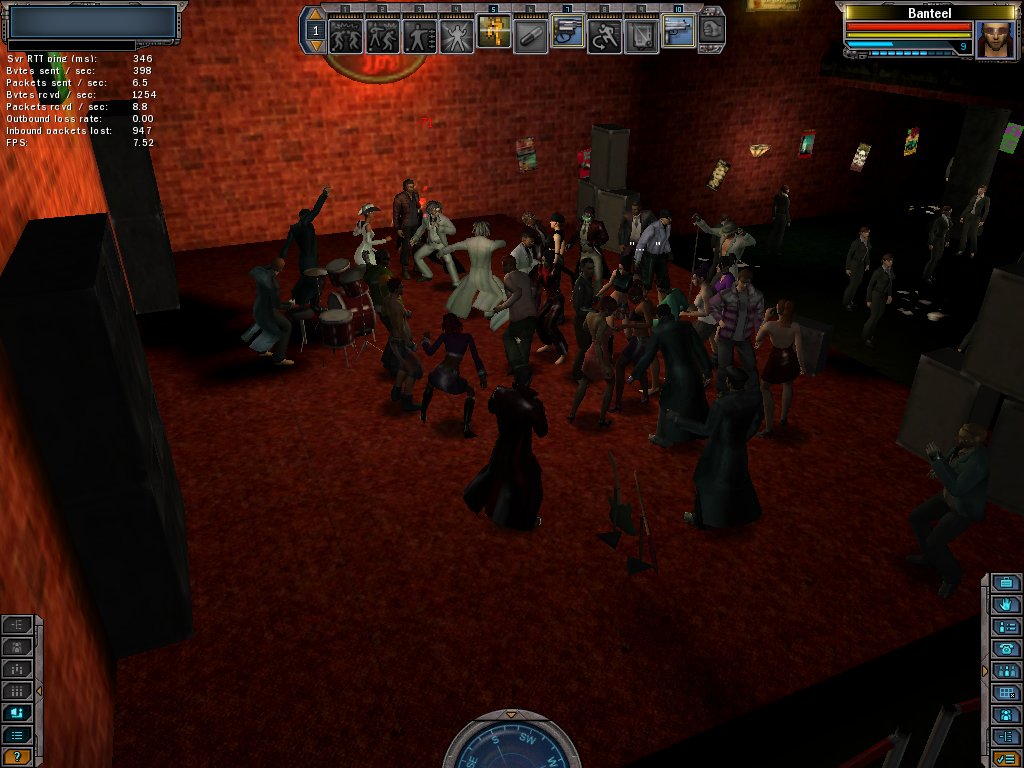Activate the radiating figure ability icon
This screenshot has width=1024, height=768.
[456, 36]
